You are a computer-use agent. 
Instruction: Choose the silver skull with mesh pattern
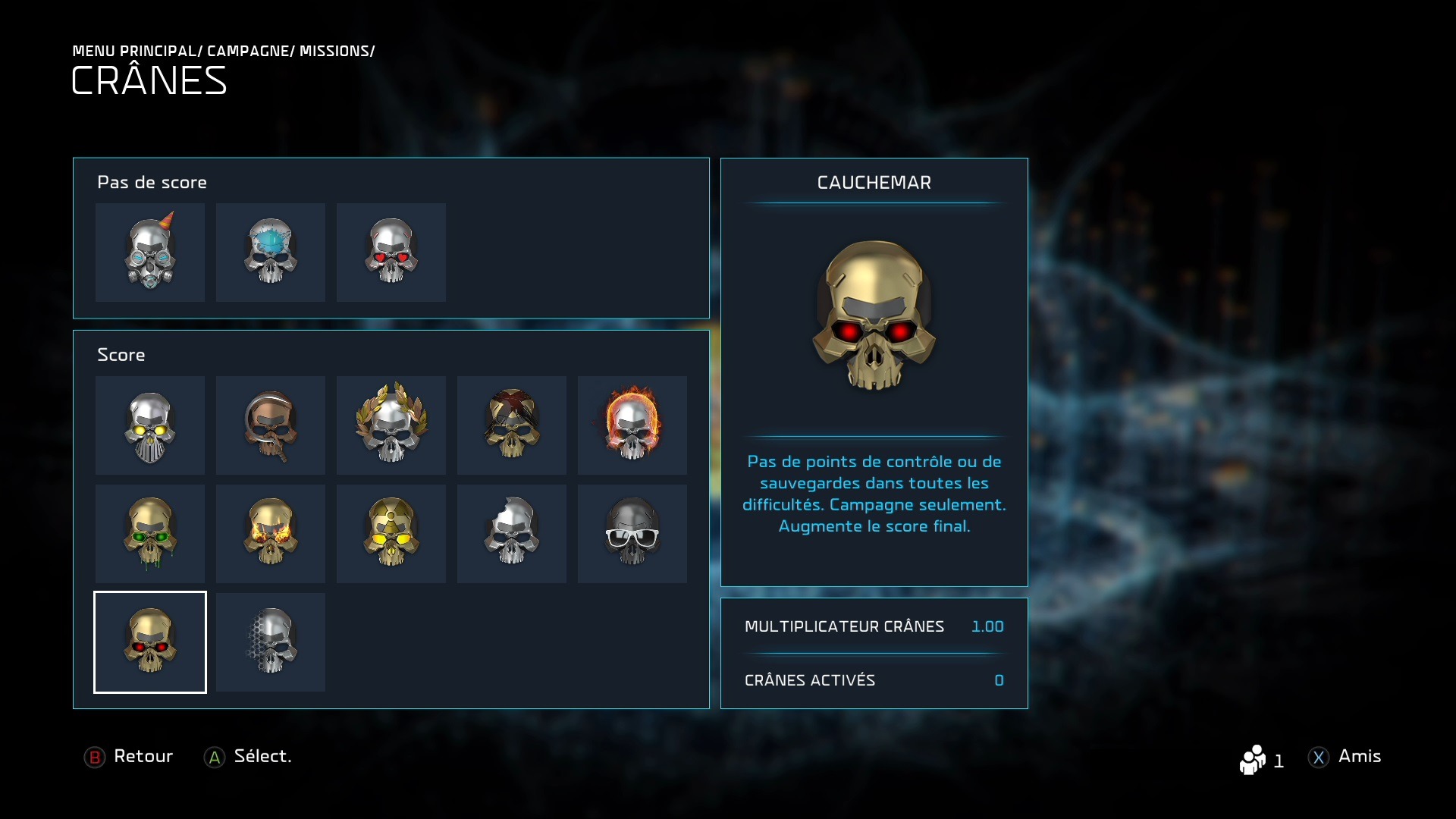[x=271, y=642]
